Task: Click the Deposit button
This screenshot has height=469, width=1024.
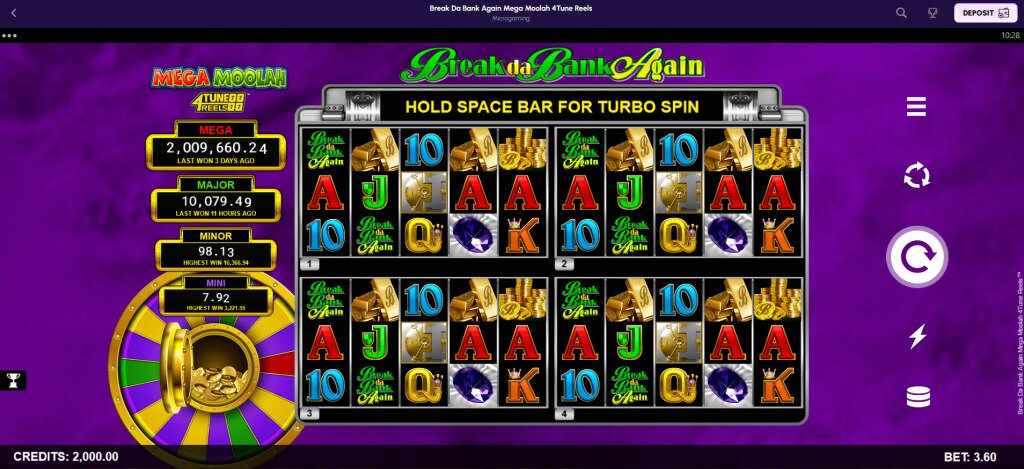Action: 982,13
